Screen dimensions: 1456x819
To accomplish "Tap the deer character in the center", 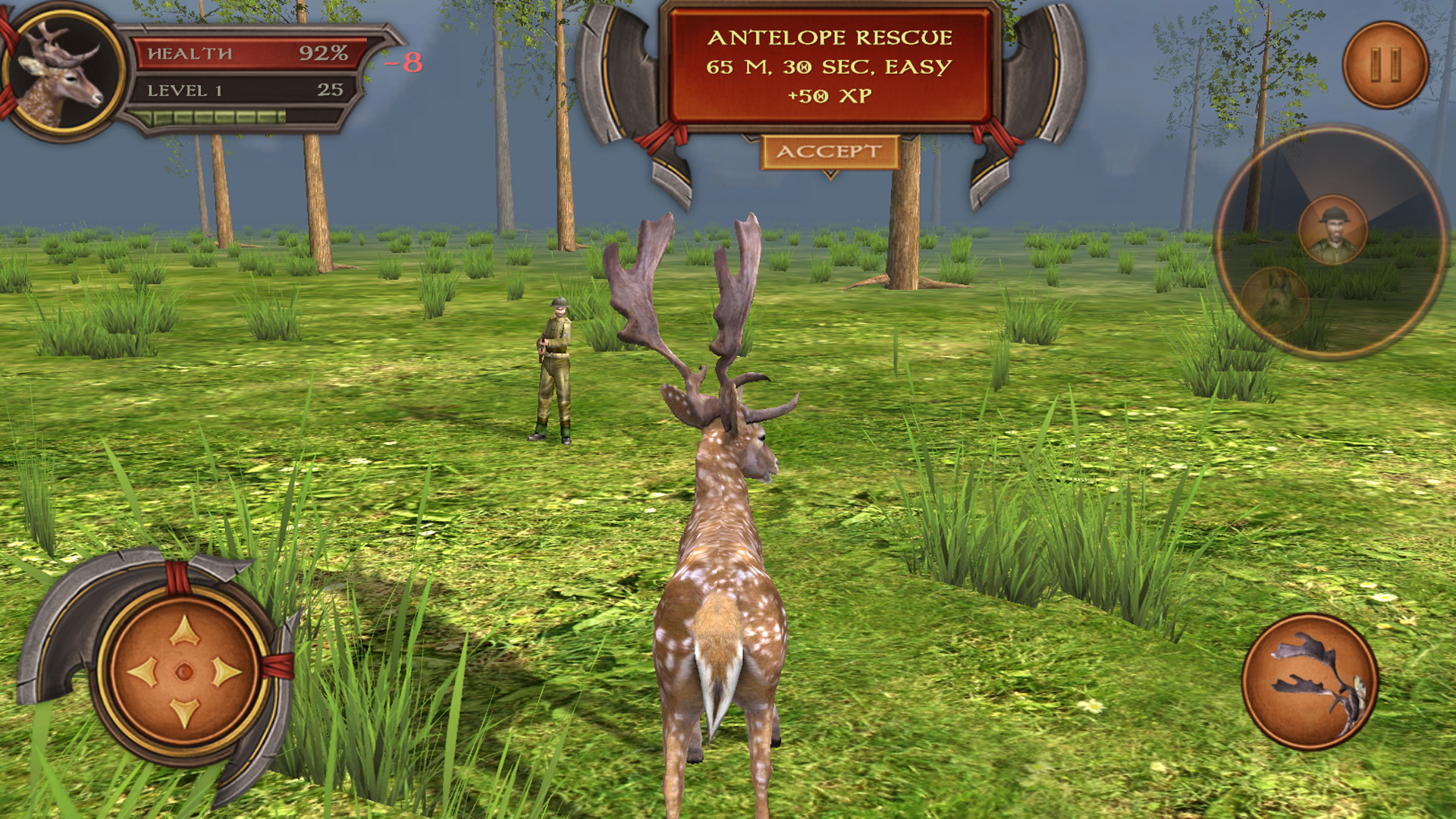I will point(720,569).
